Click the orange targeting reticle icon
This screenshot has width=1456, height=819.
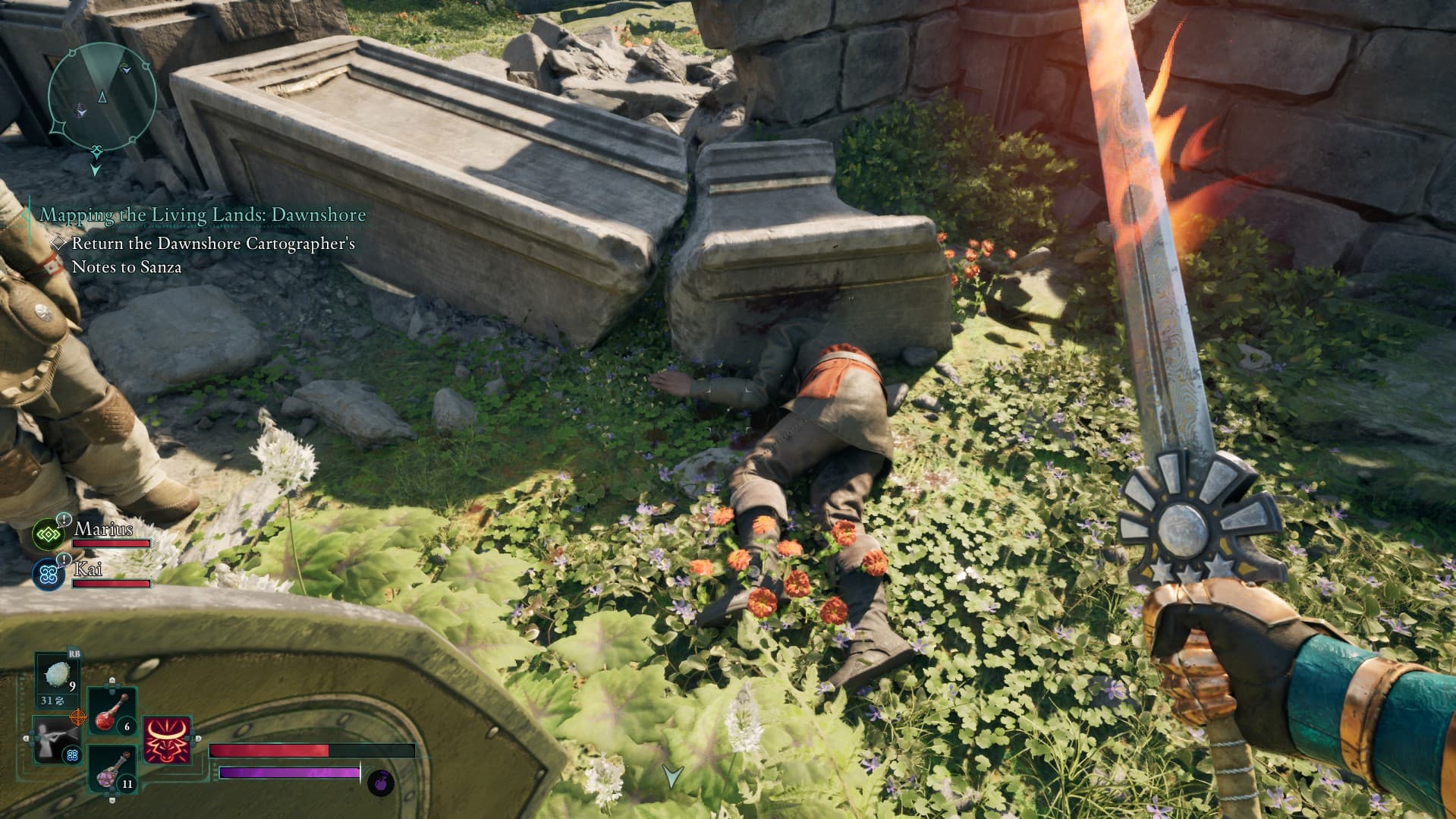click(x=78, y=716)
